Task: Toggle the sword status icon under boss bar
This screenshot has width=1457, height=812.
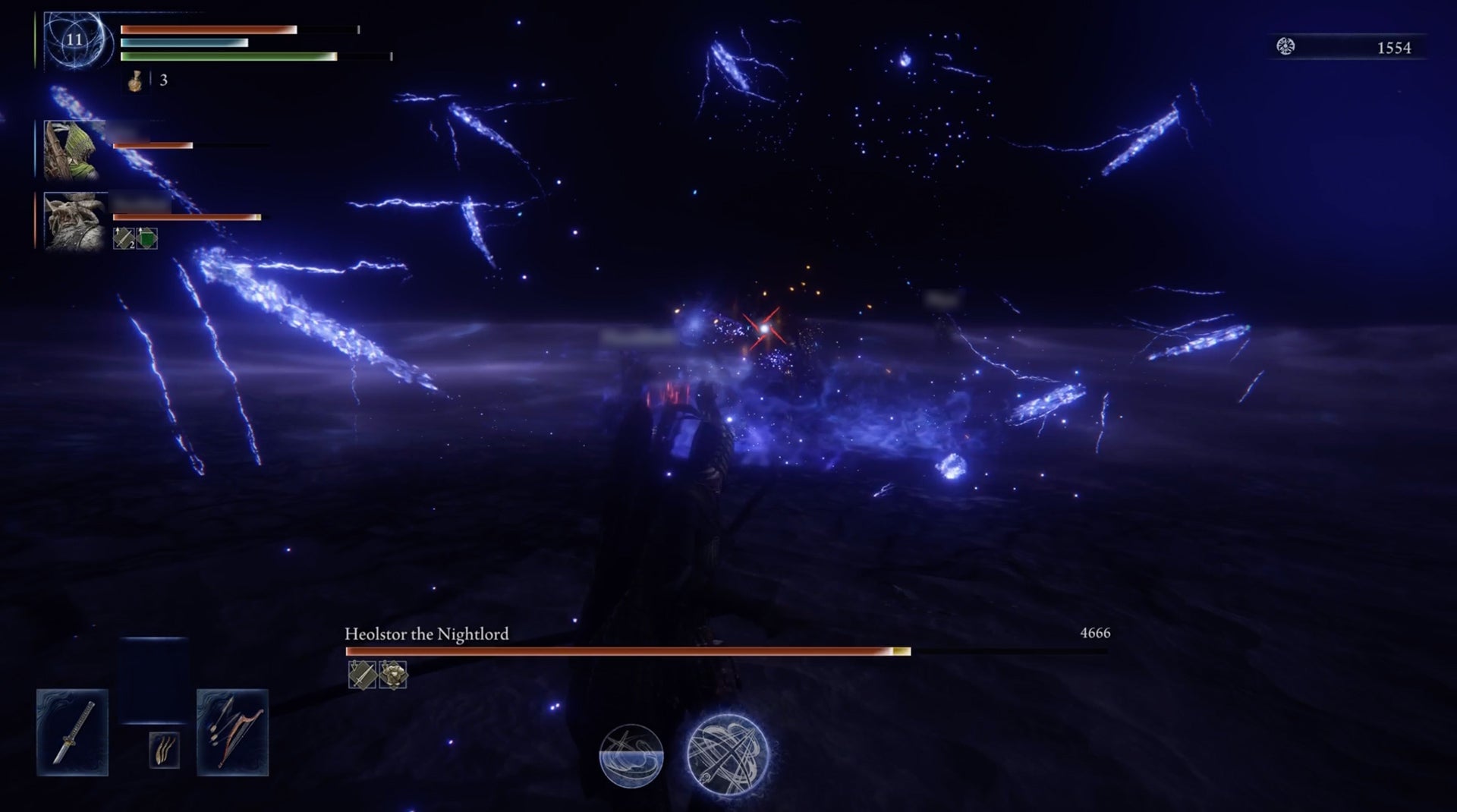Action: click(362, 675)
